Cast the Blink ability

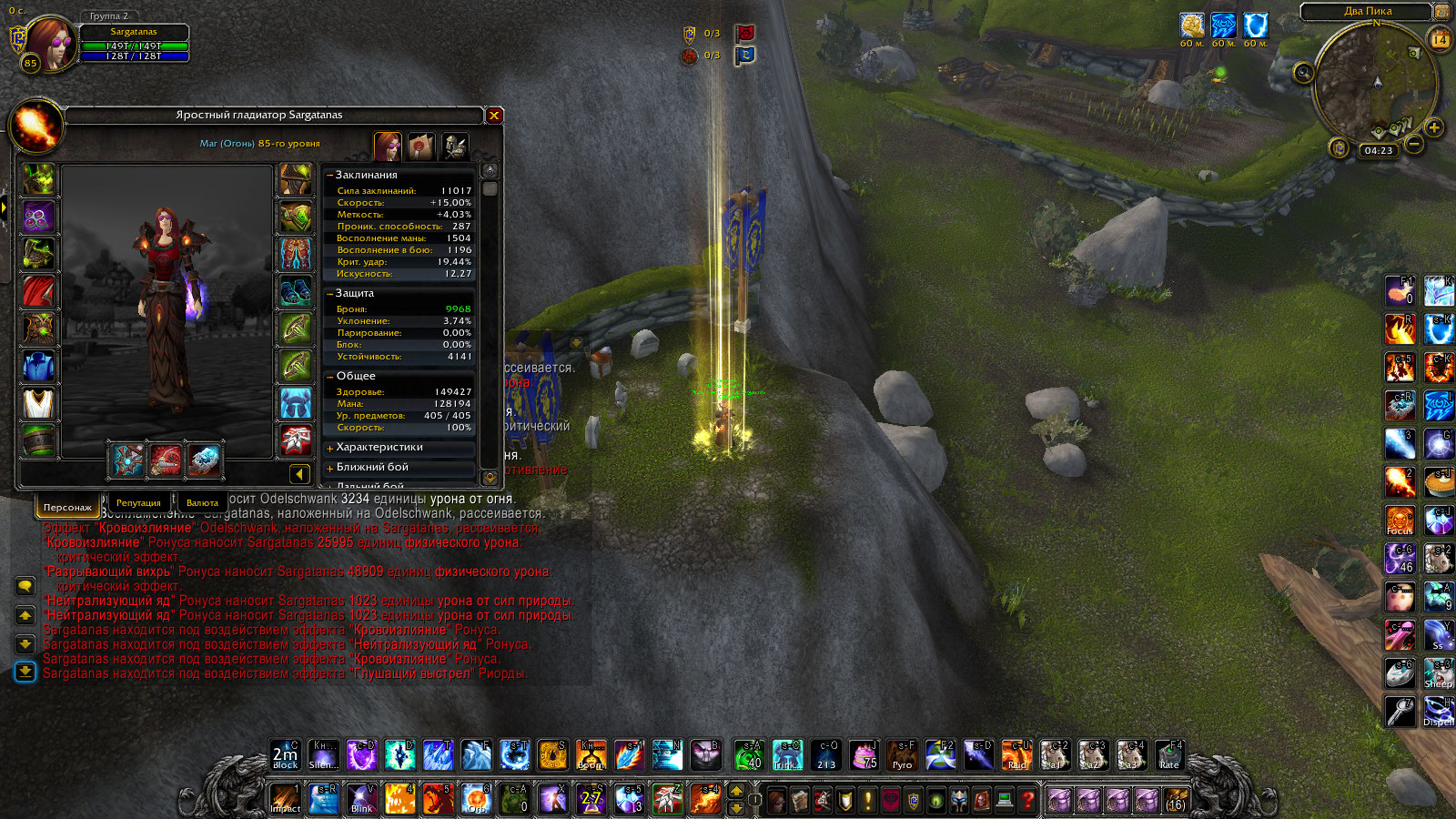tap(362, 798)
